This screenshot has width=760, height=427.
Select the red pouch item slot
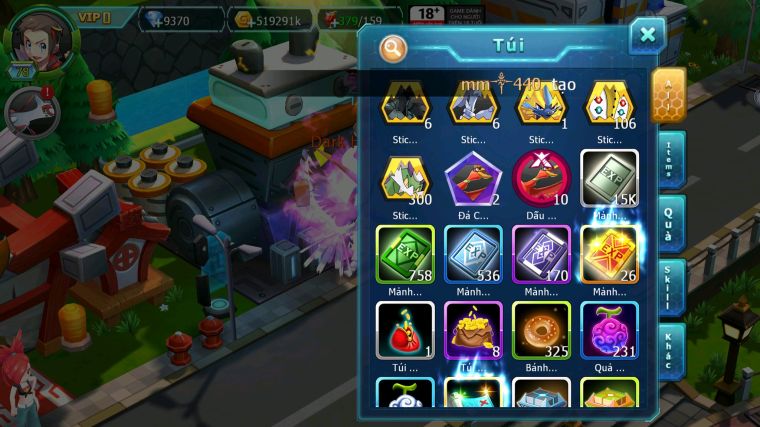pyautogui.click(x=405, y=330)
